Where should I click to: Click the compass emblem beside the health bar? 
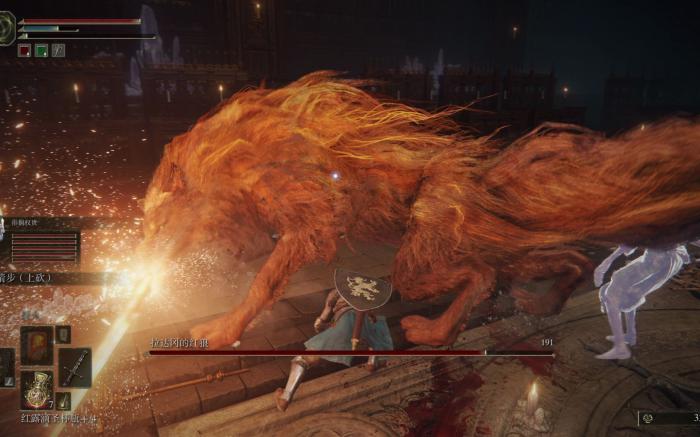click(7, 28)
